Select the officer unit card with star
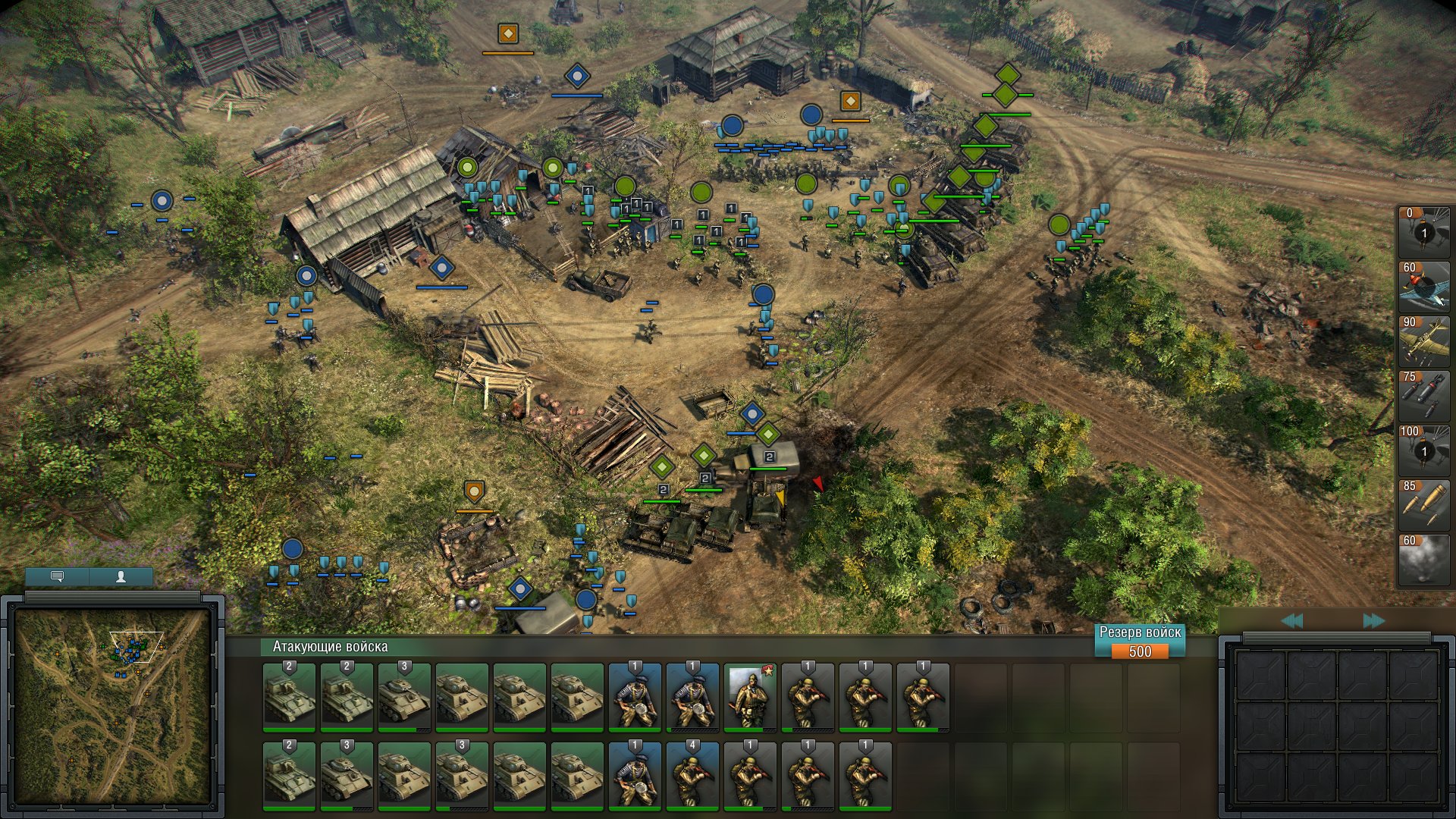Viewport: 1456px width, 819px height. [750, 698]
